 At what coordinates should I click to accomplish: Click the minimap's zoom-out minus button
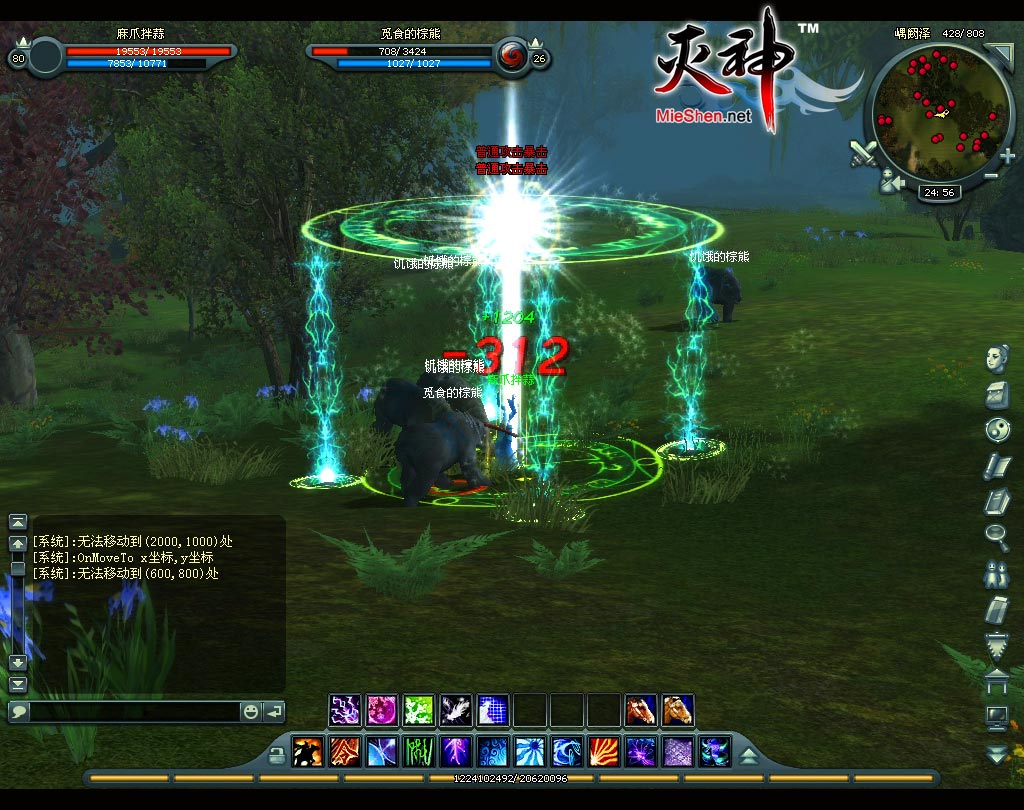coord(991,176)
